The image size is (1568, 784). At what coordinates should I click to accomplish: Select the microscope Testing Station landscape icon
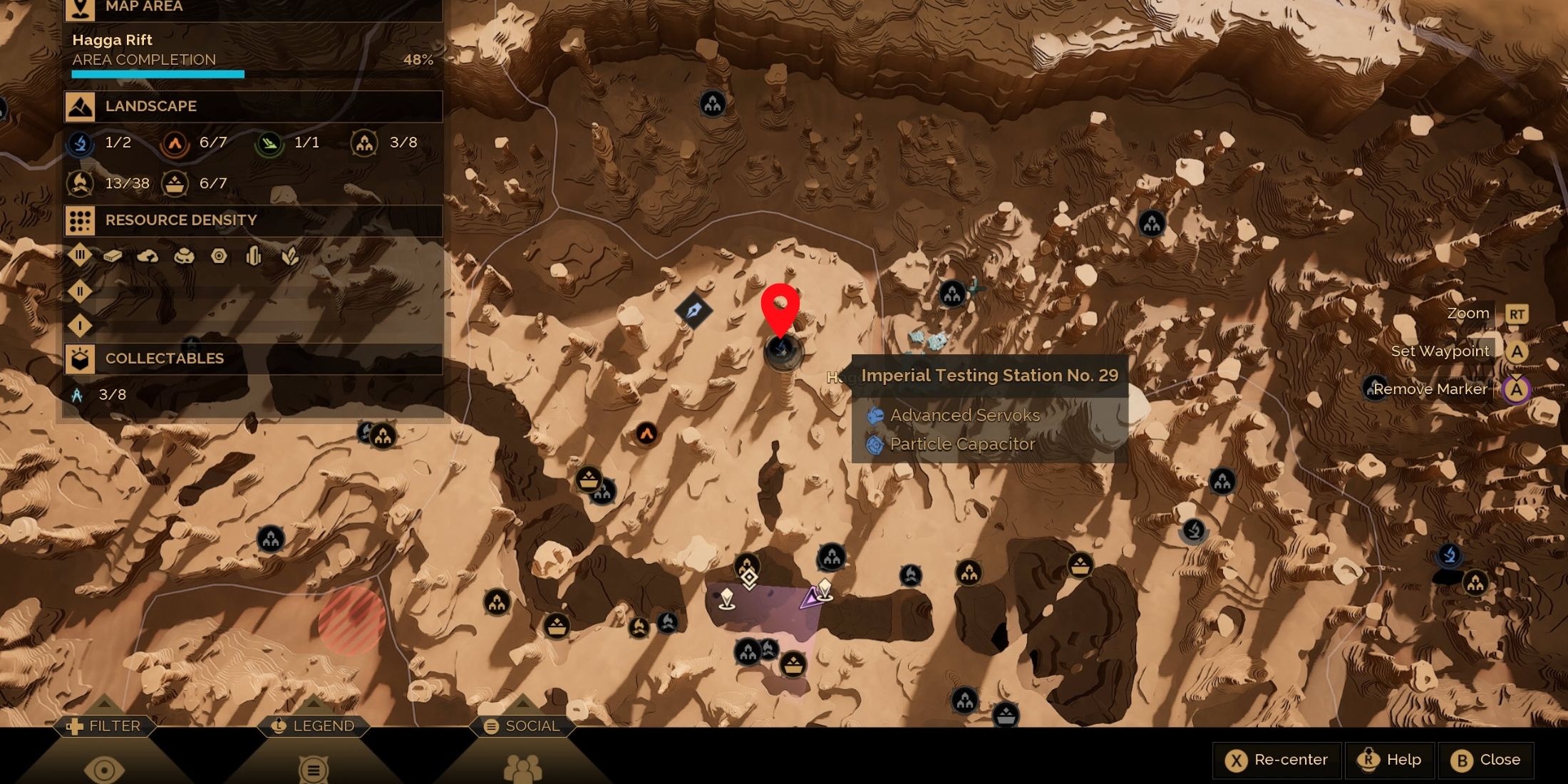tap(81, 142)
